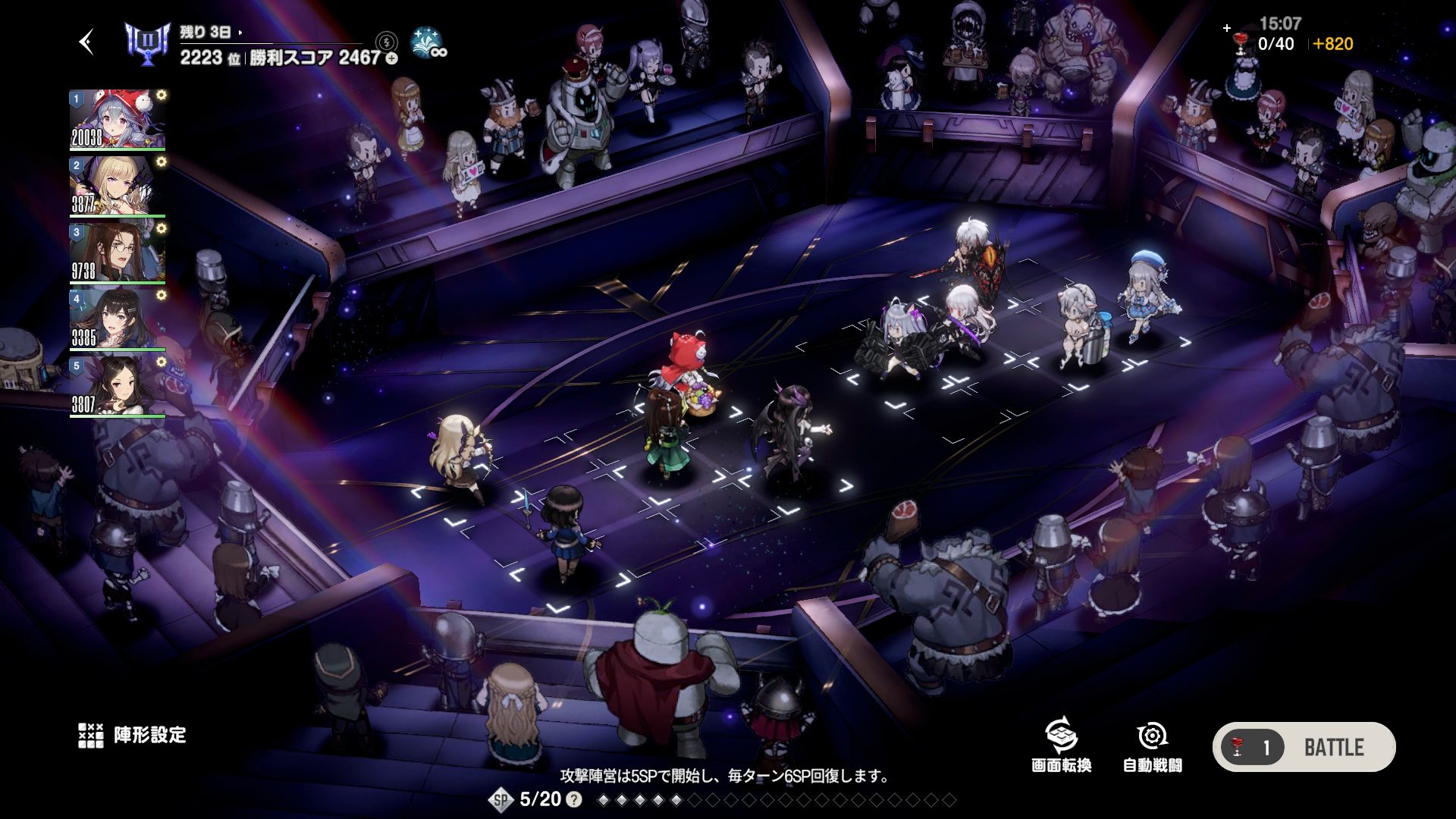1456x819 pixels.
Task: Open the rank II trophy emblem
Action: click(146, 44)
